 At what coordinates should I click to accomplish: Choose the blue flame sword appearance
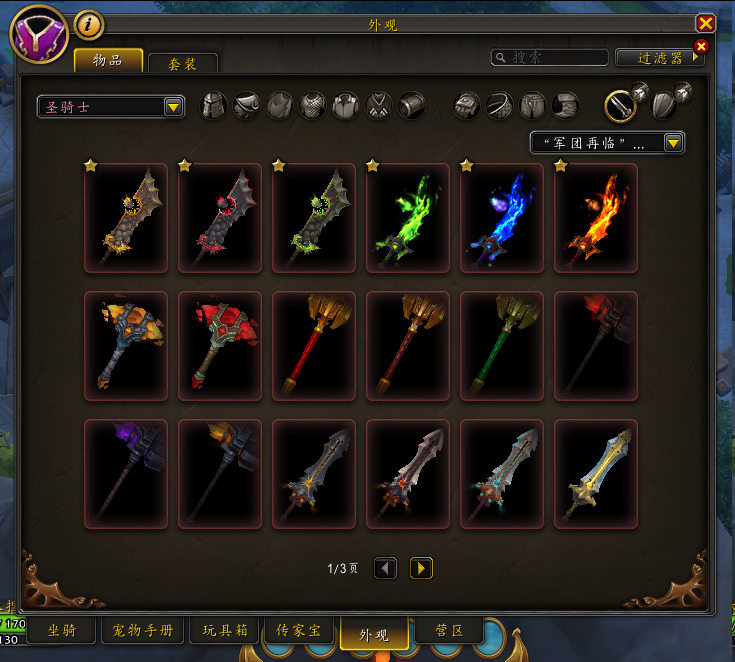click(501, 218)
